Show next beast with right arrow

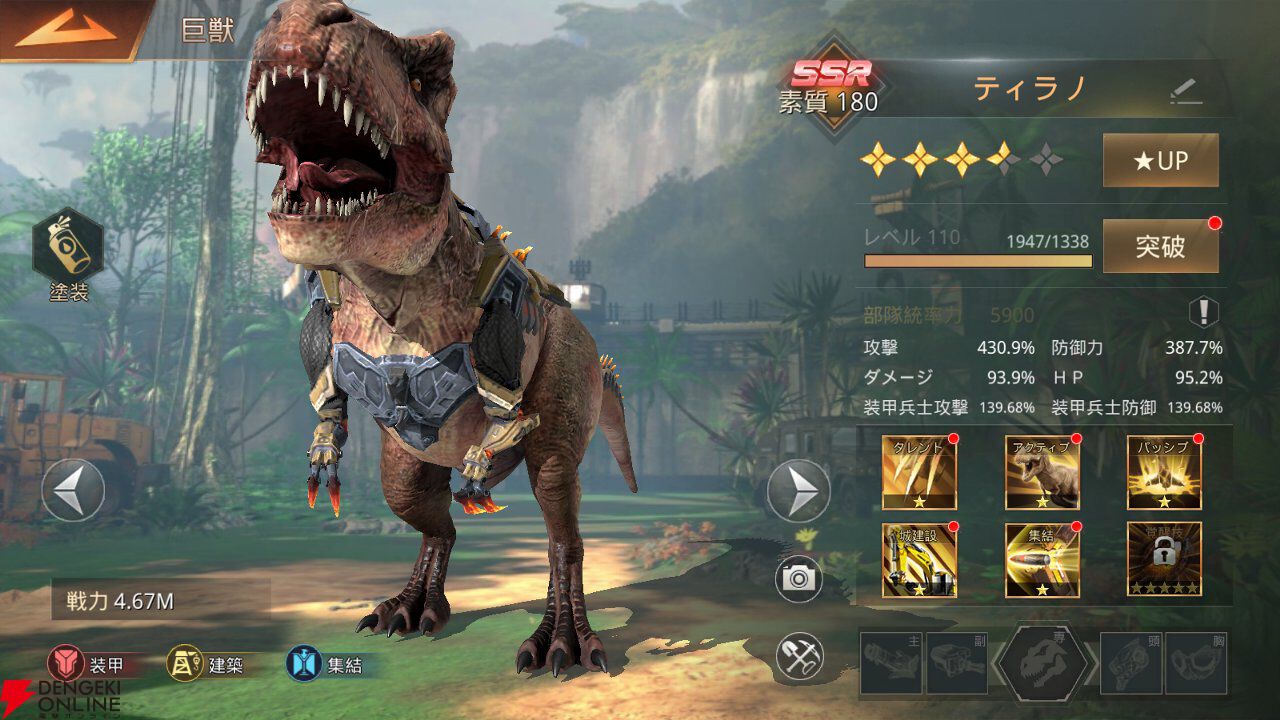[x=798, y=490]
